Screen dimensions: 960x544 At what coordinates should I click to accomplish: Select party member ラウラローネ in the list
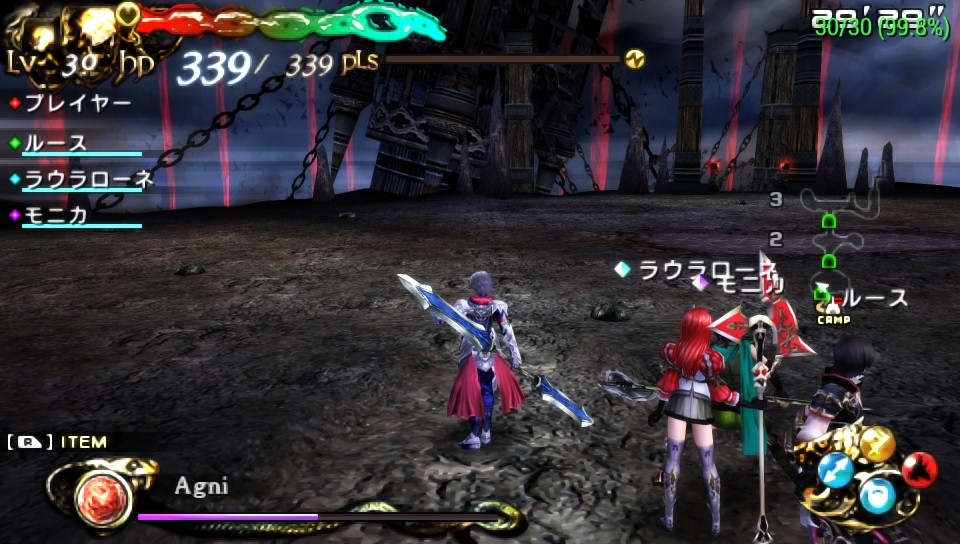pyautogui.click(x=88, y=179)
